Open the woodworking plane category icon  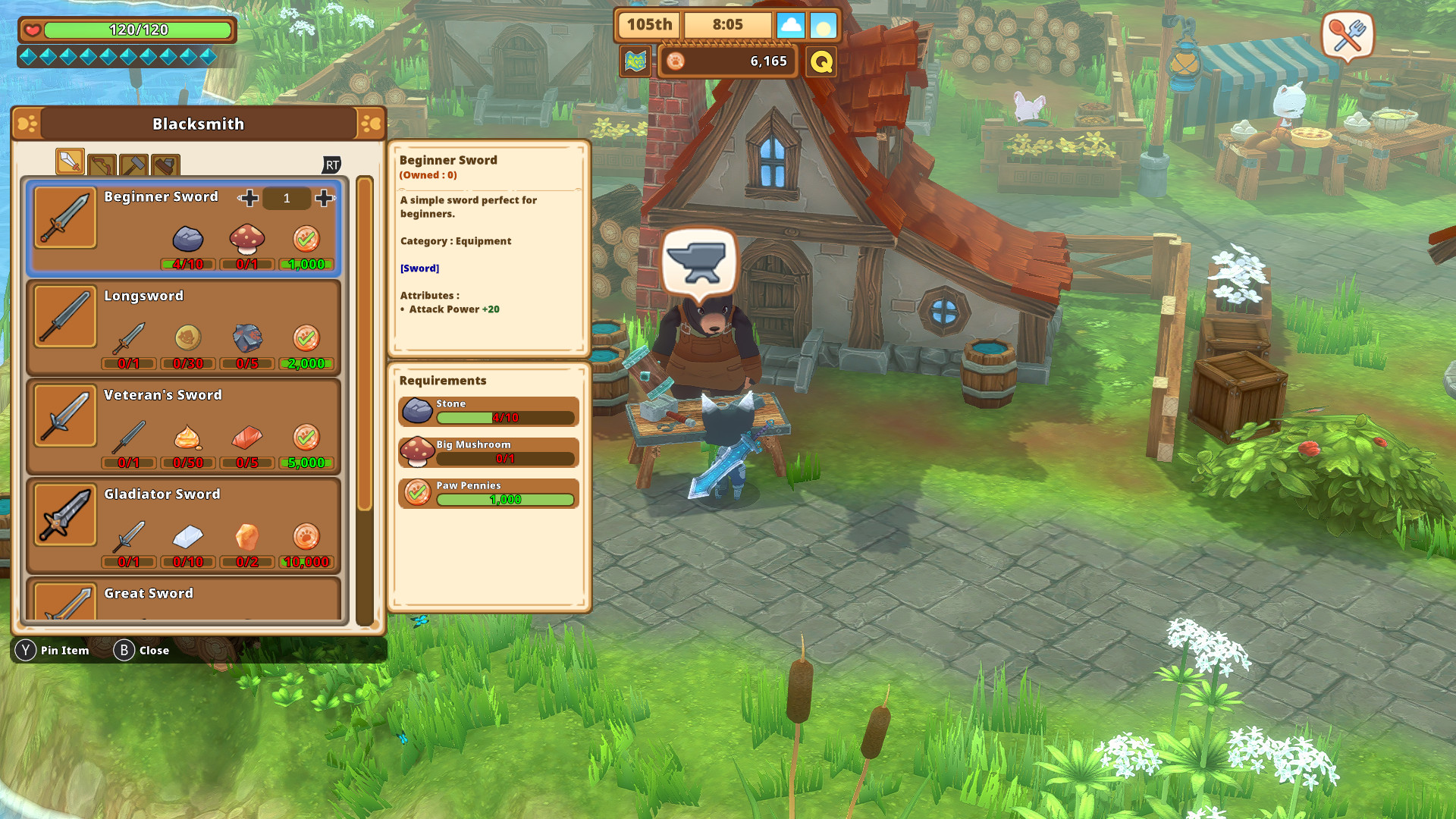click(x=167, y=165)
